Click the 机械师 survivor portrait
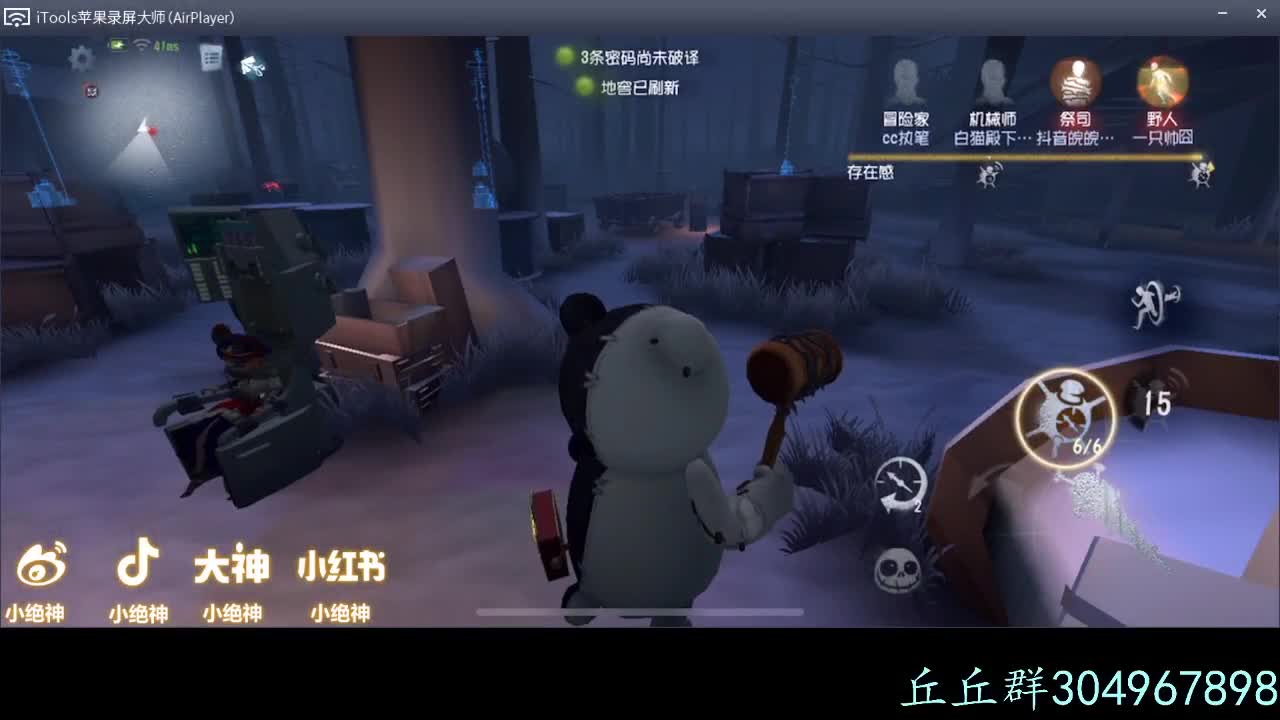Screen dimensions: 1280x720 tap(991, 80)
